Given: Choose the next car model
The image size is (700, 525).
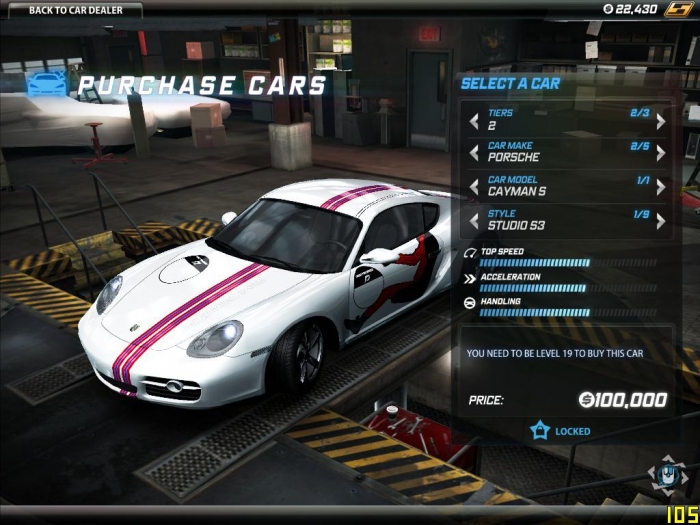Looking at the screenshot, I should (x=660, y=187).
